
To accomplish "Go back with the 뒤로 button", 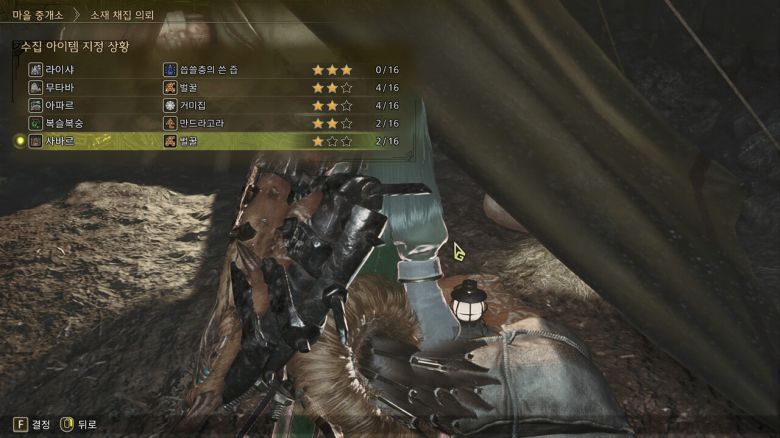I will [80, 424].
